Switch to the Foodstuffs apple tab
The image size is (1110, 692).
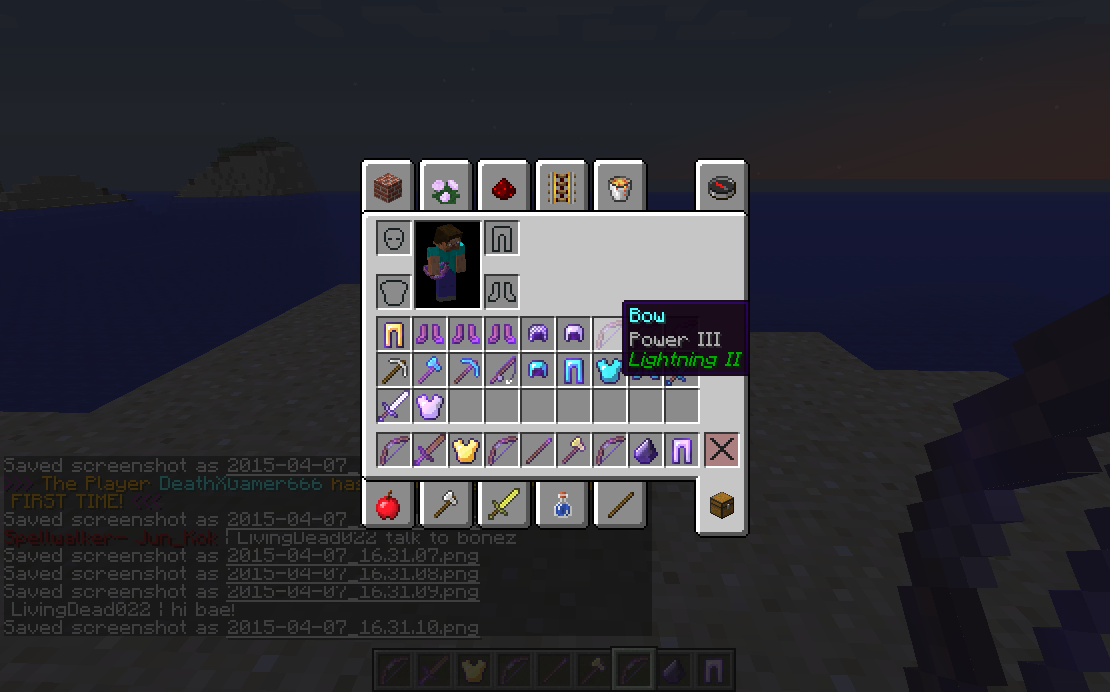pyautogui.click(x=387, y=506)
